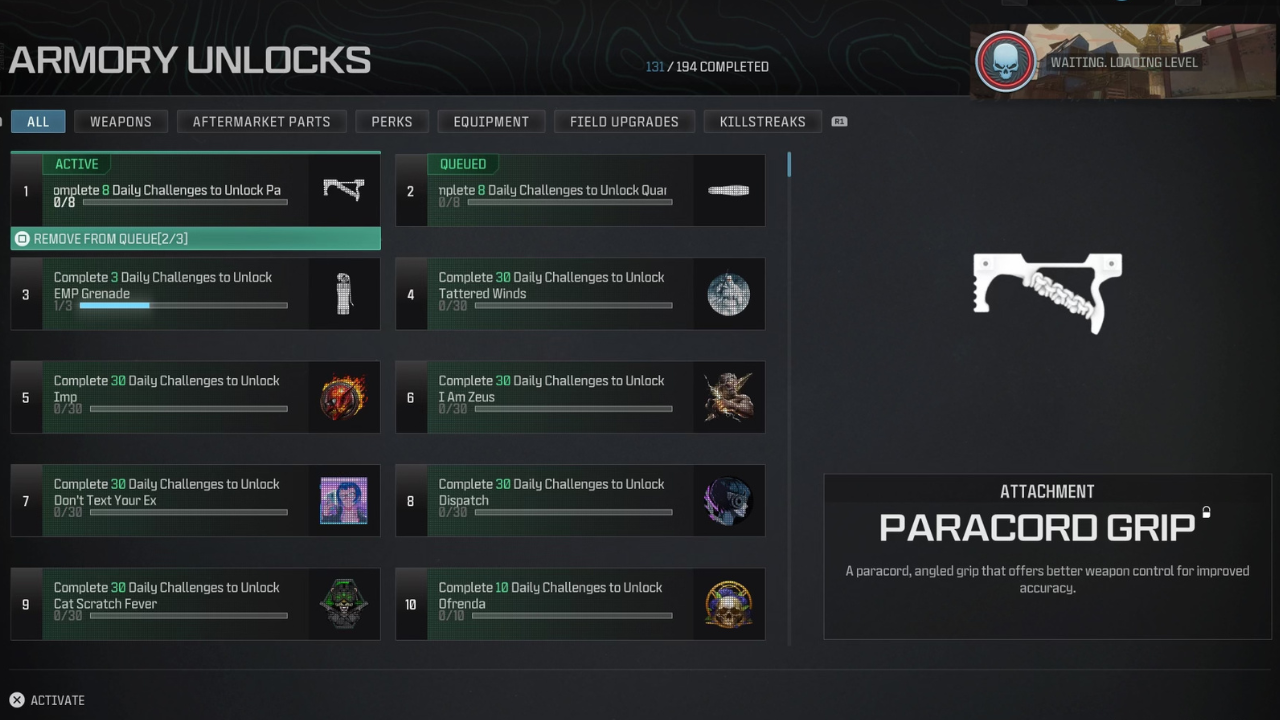
Task: Click the queued attachment icon in slot 2
Action: (x=728, y=190)
